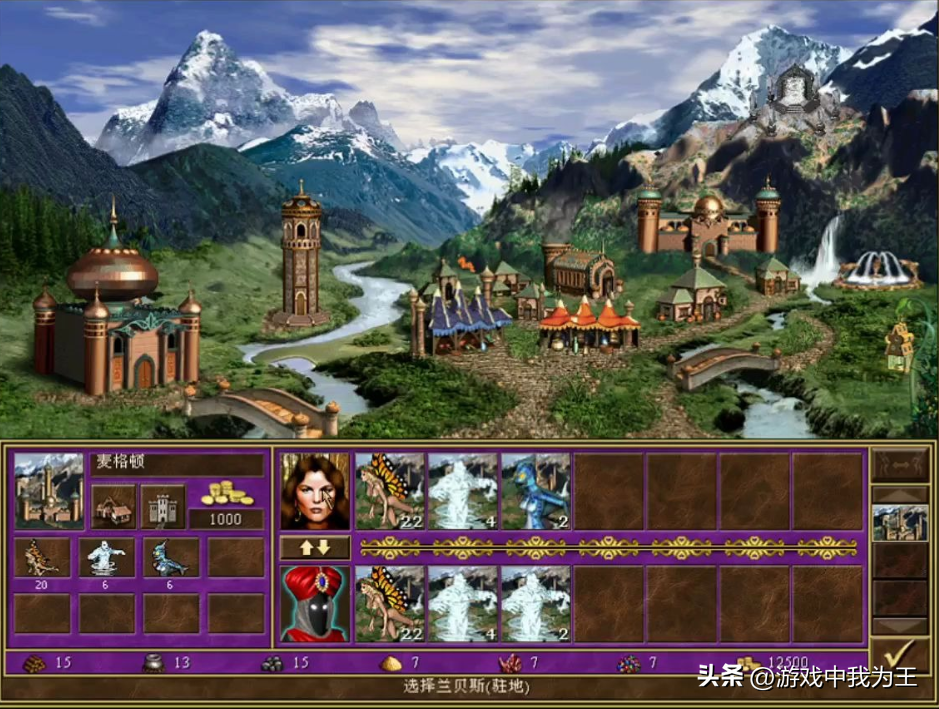
Task: Open the town hall icon
Action: 113,507
